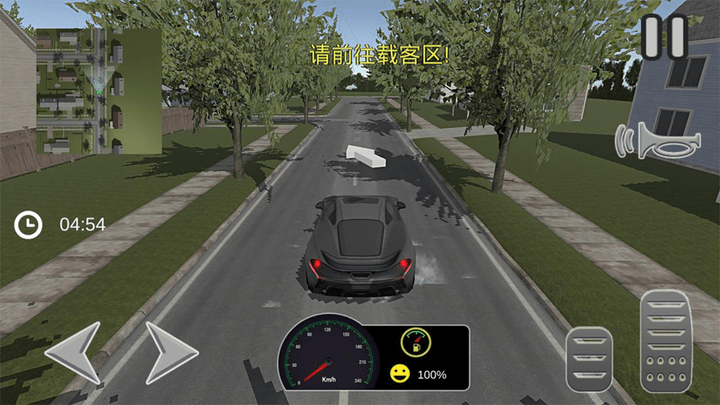Steer right with the right arrow

click(x=171, y=352)
